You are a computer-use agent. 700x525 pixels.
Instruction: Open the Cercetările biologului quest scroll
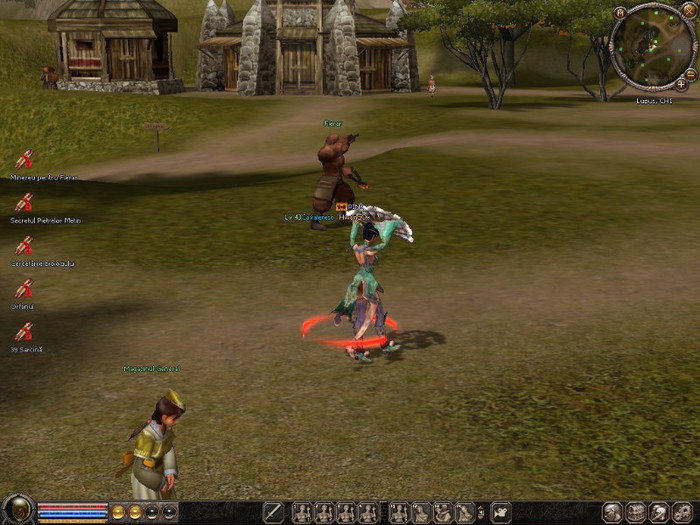click(24, 245)
